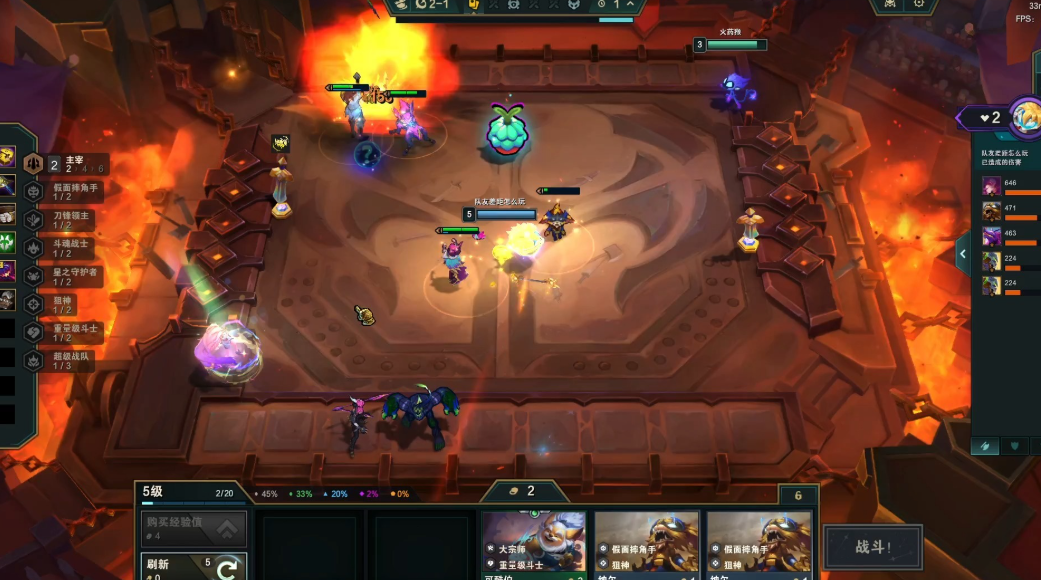The height and width of the screenshot is (580, 1041).
Task: Switch to the lightning damage-dealt tab
Action: click(986, 446)
